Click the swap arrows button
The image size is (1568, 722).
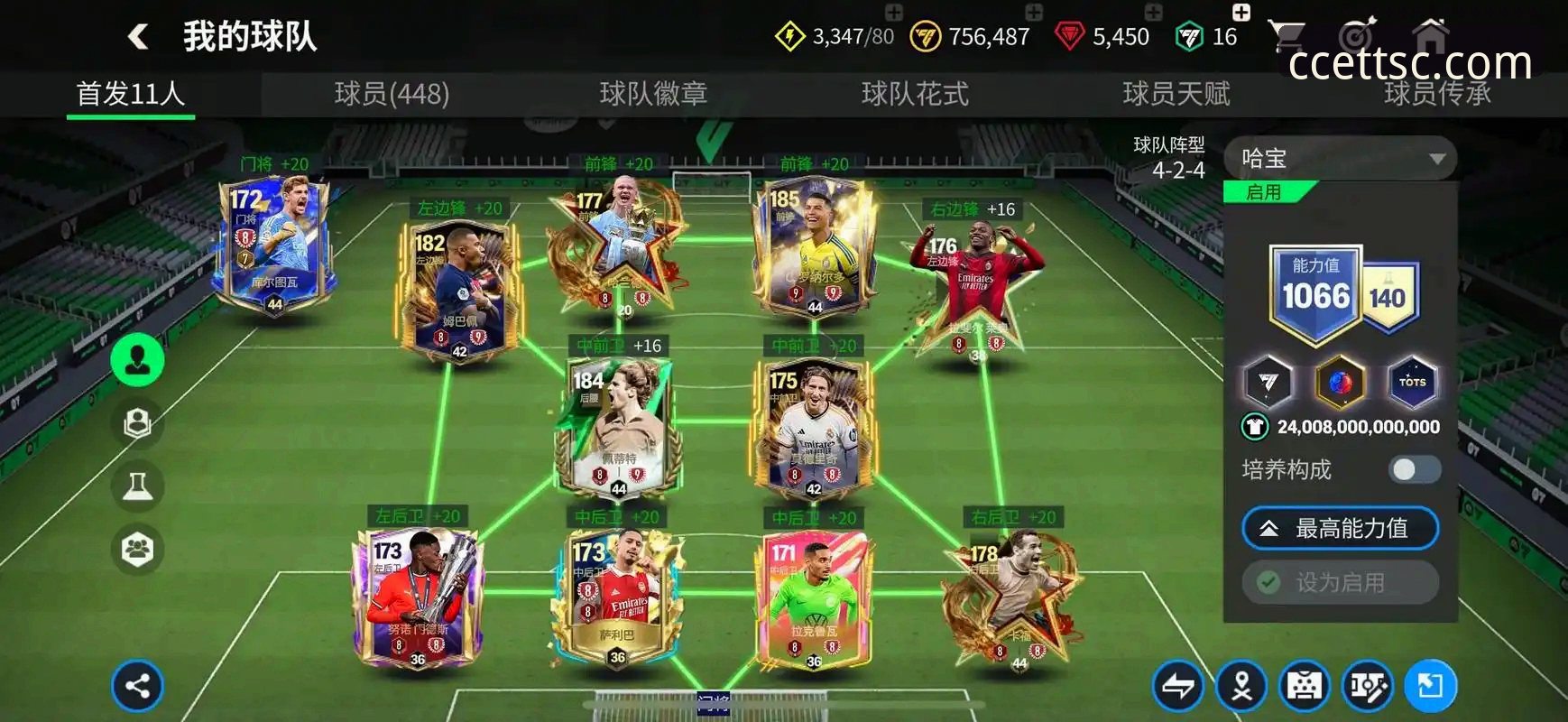(1178, 687)
